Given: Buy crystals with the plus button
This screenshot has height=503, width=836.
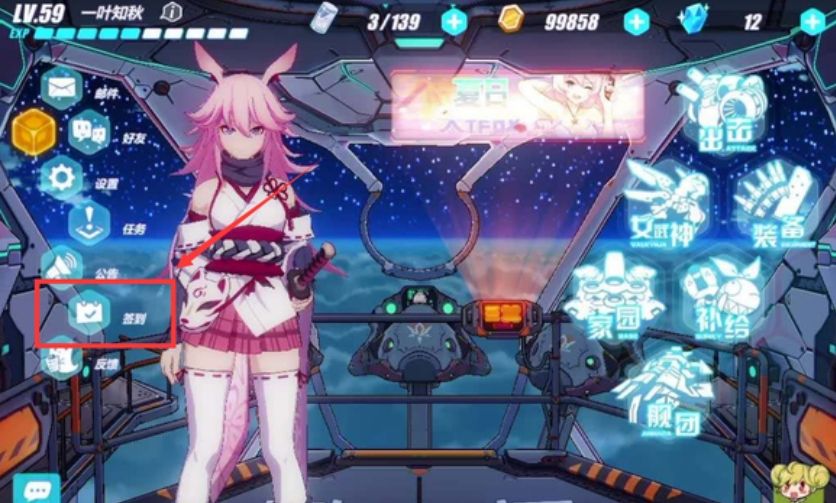Looking at the screenshot, I should click(x=811, y=21).
